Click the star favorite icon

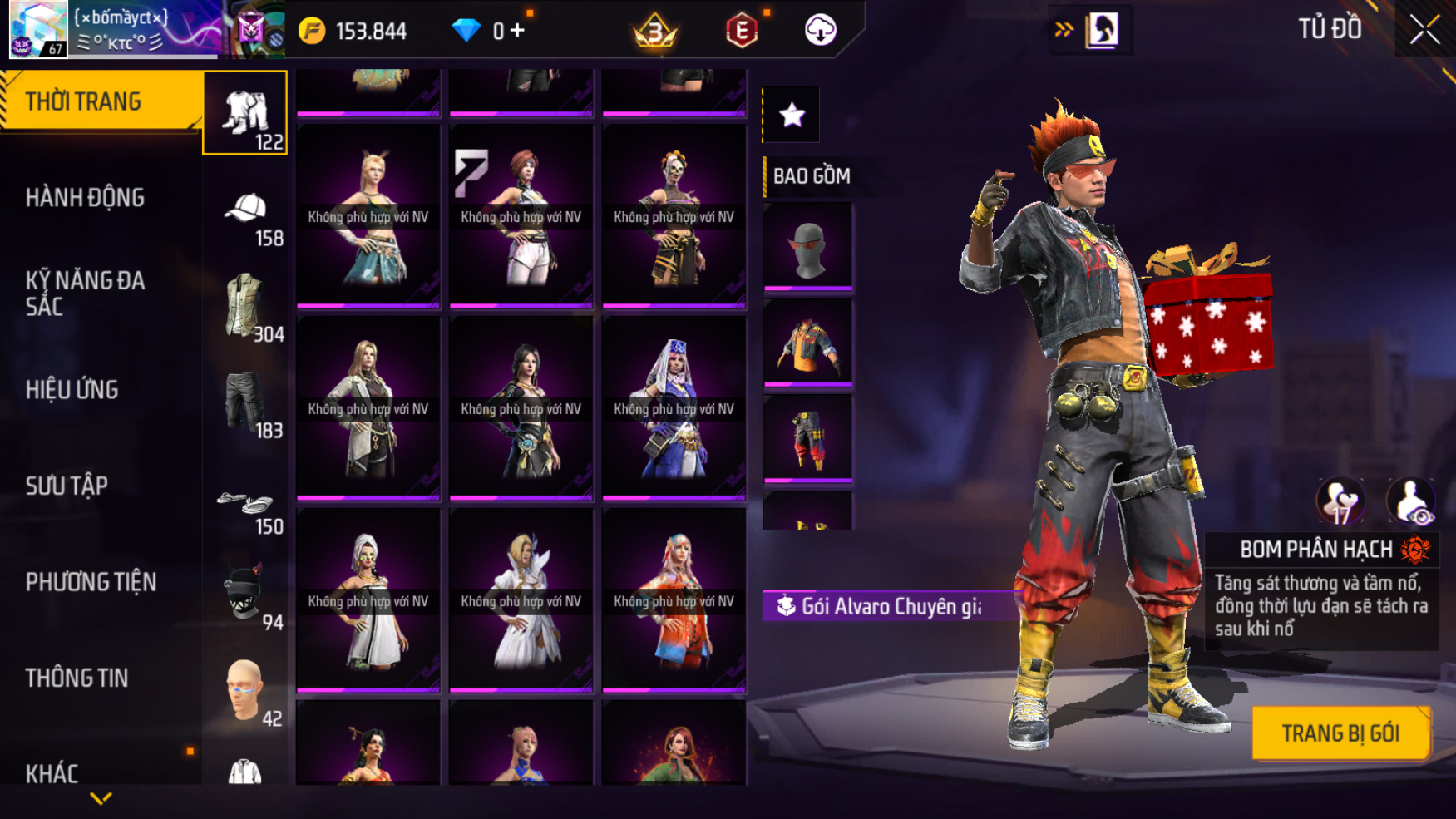coord(792,115)
